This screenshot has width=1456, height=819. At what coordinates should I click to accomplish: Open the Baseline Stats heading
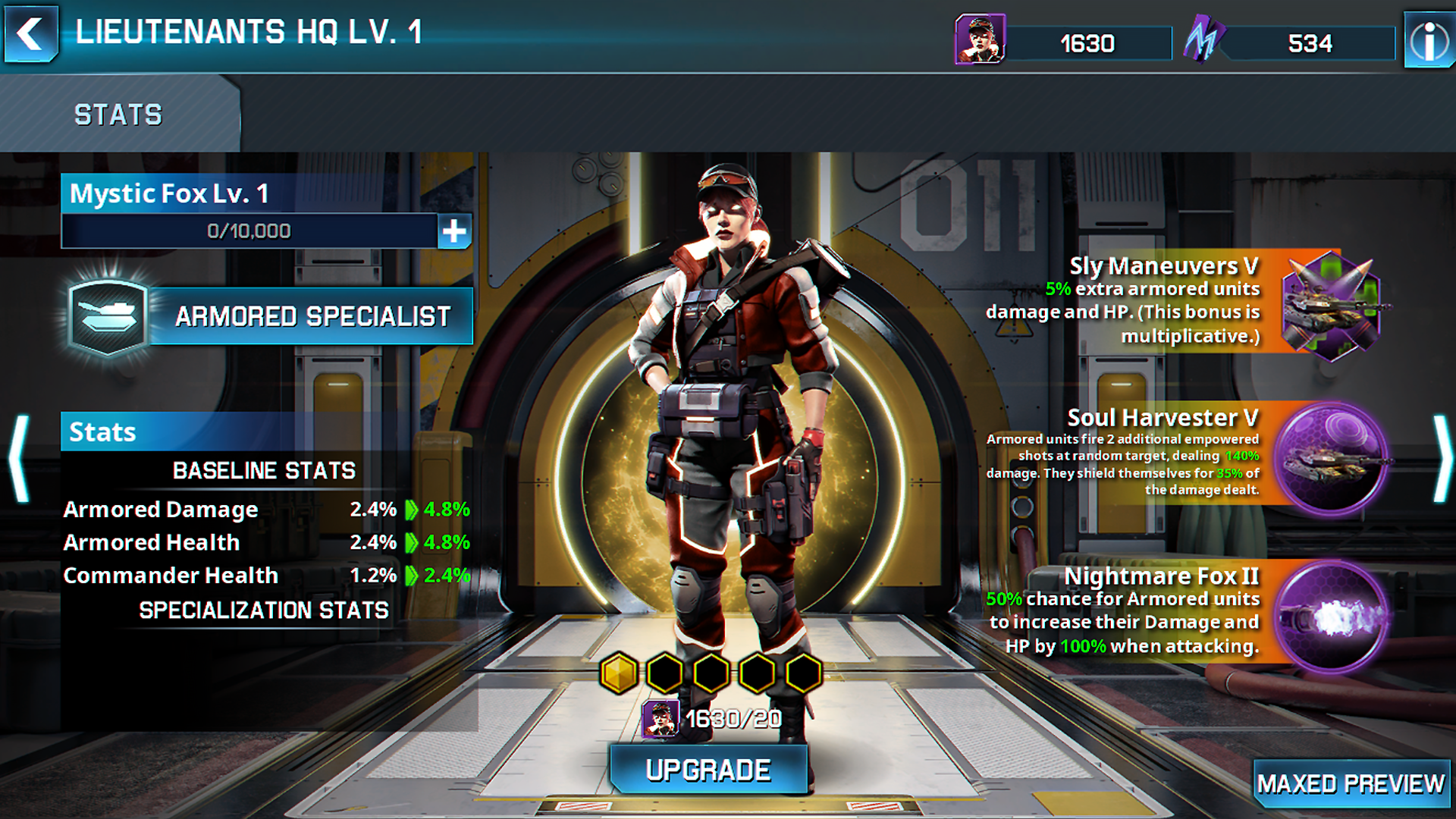[263, 470]
